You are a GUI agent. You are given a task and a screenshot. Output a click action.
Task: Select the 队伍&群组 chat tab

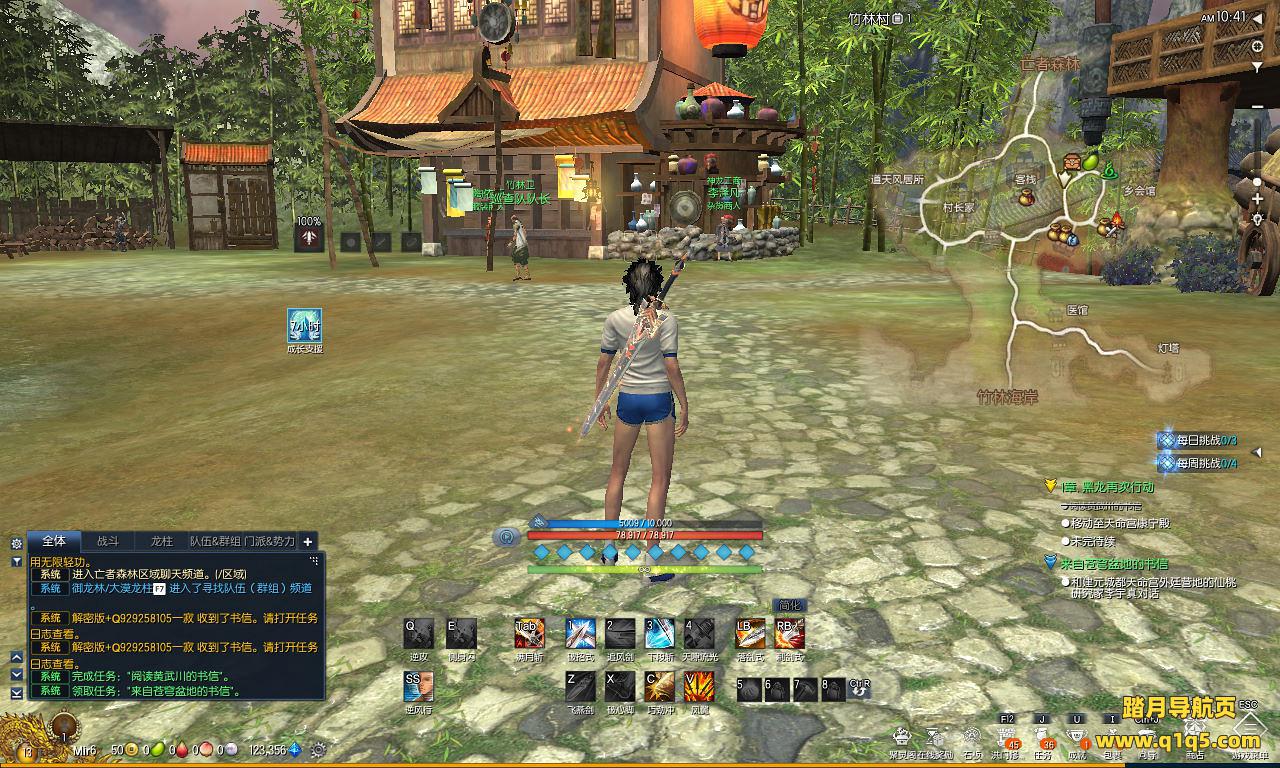215,541
